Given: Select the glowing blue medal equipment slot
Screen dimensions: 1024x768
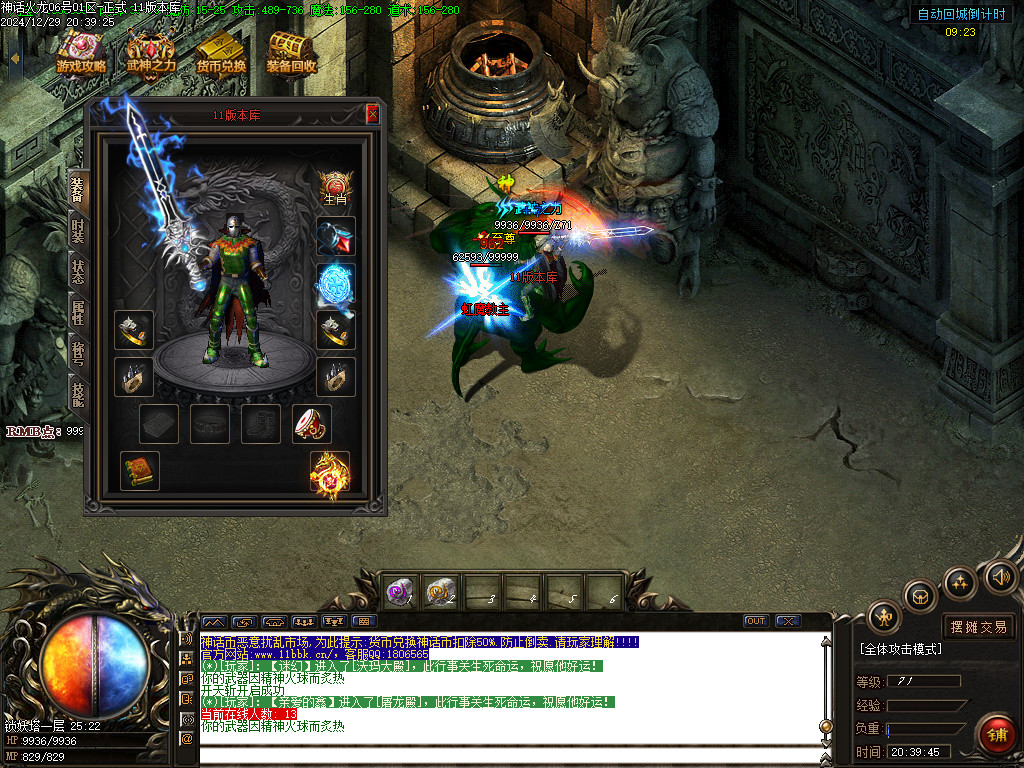Looking at the screenshot, I should click(336, 283).
